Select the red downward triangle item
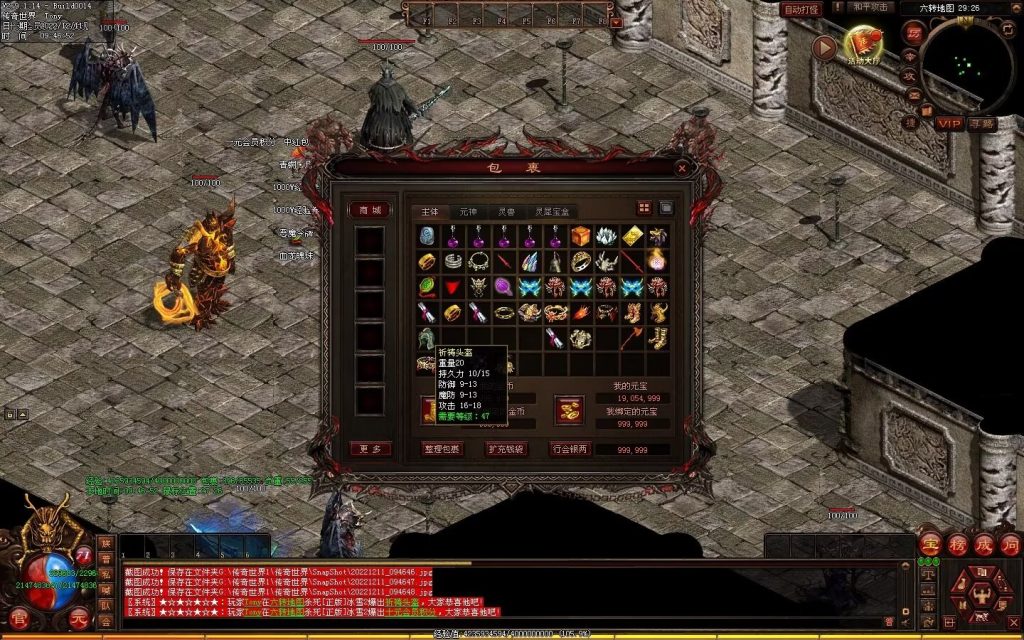The width and height of the screenshot is (1024, 640). (453, 287)
